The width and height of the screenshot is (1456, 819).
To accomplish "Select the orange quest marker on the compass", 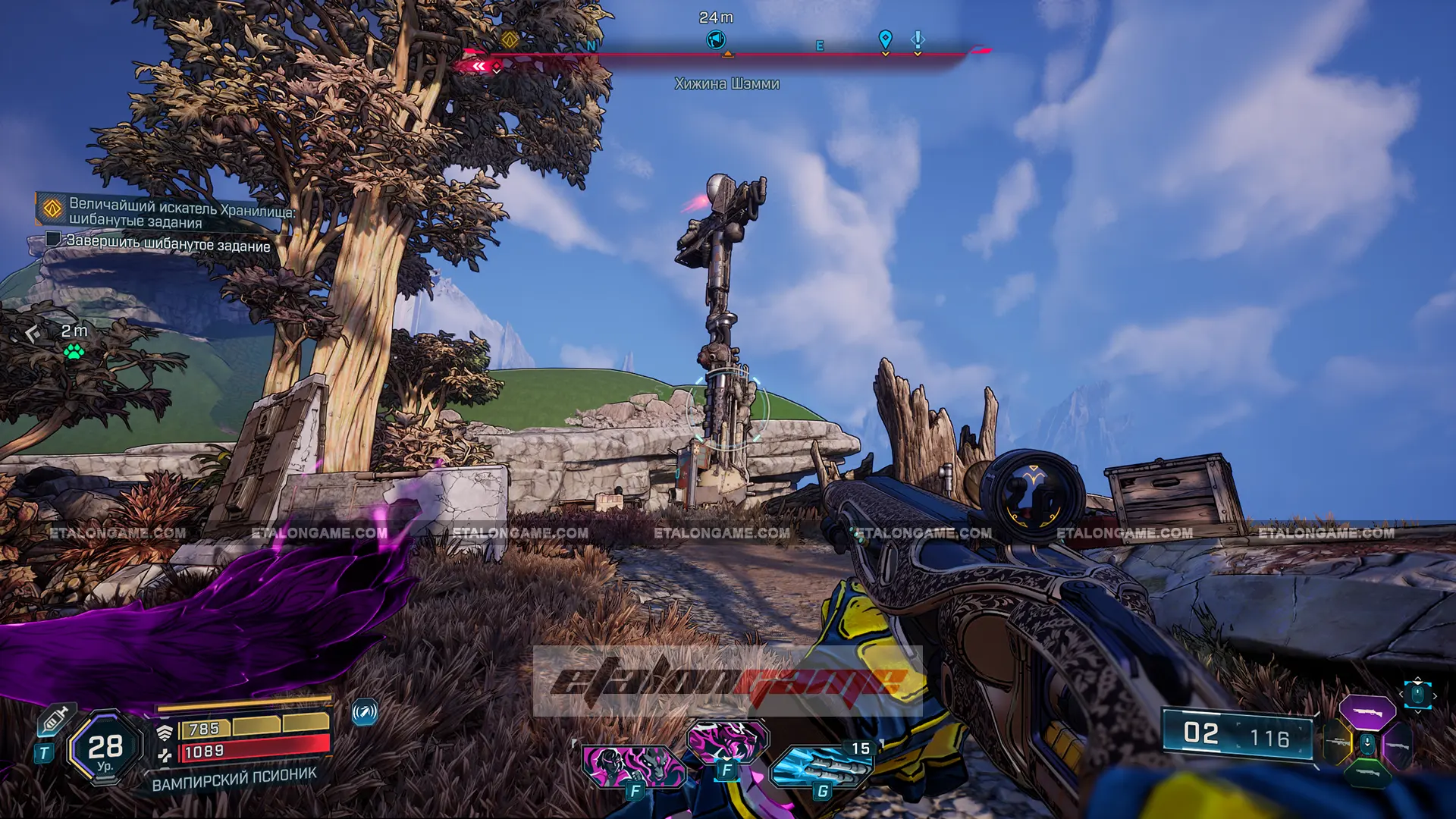I will tap(510, 39).
